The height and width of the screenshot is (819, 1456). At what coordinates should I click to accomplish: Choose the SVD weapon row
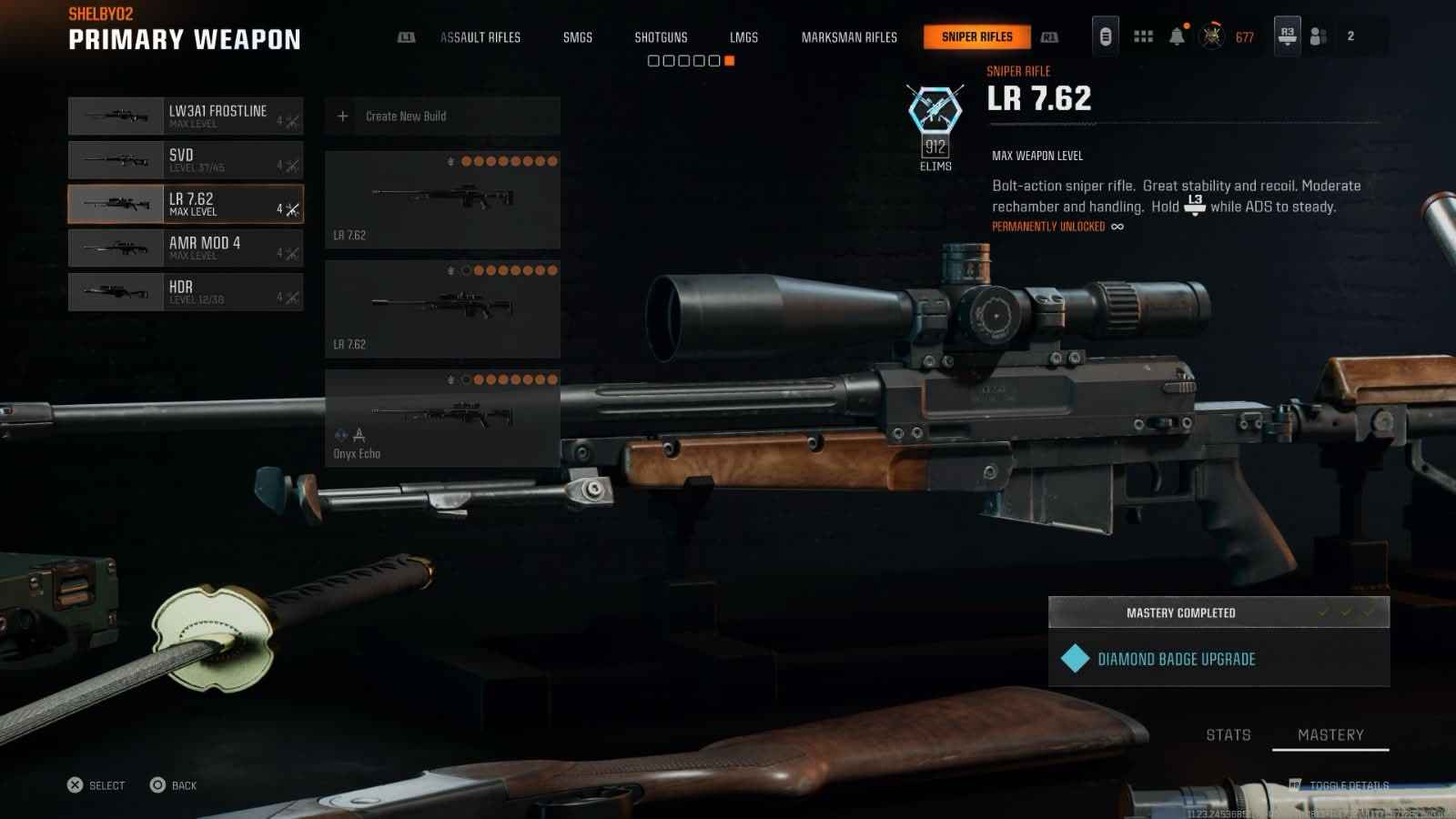pos(186,160)
